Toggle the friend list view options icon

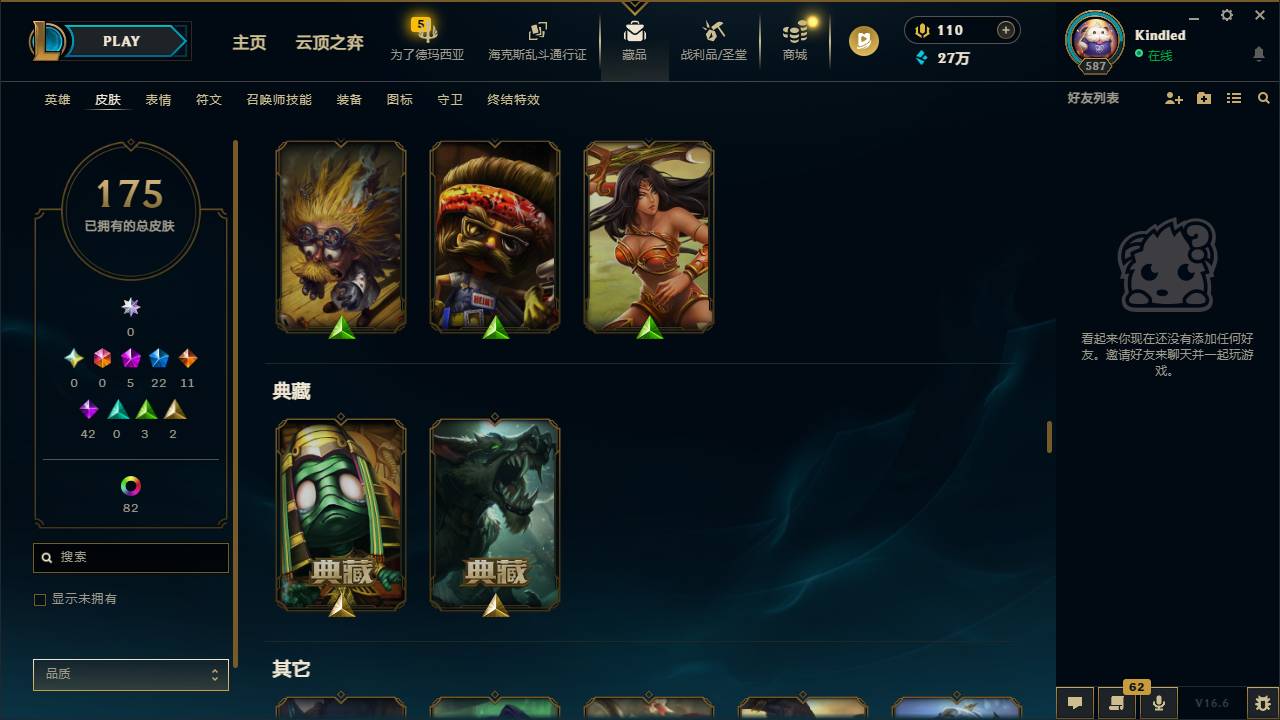click(x=1234, y=98)
